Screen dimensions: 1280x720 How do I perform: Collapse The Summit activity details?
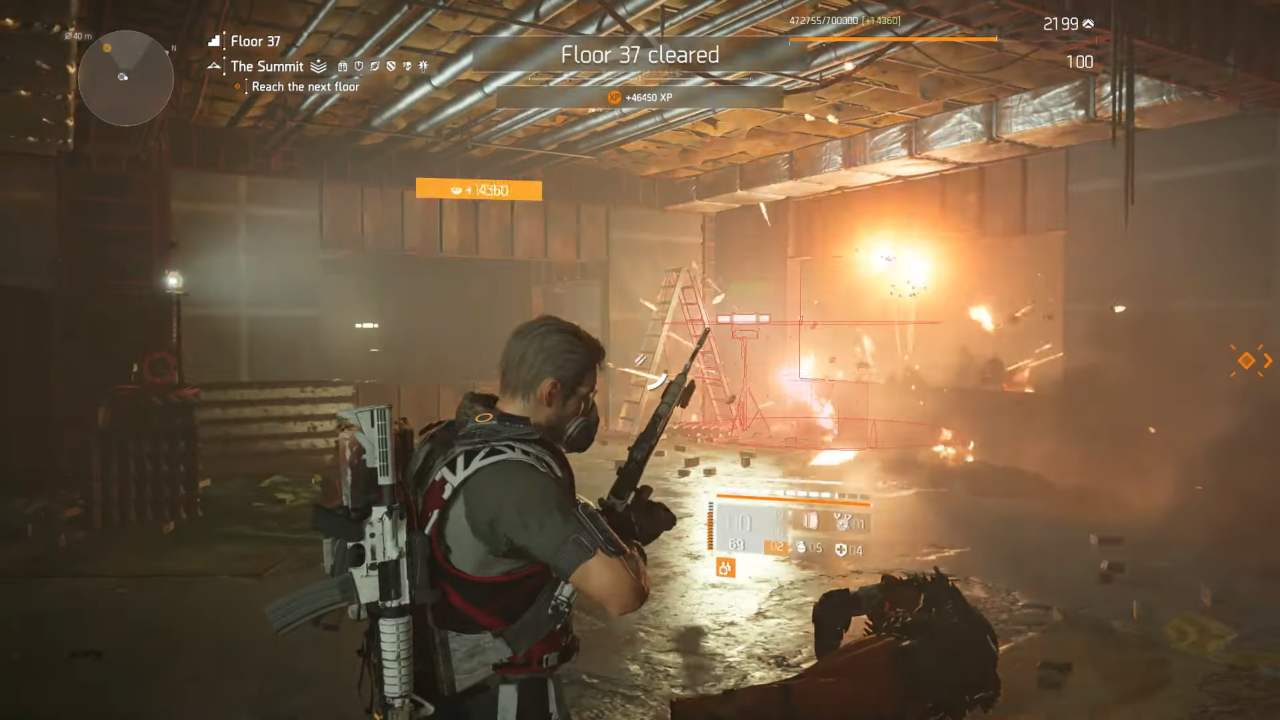pyautogui.click(x=266, y=66)
